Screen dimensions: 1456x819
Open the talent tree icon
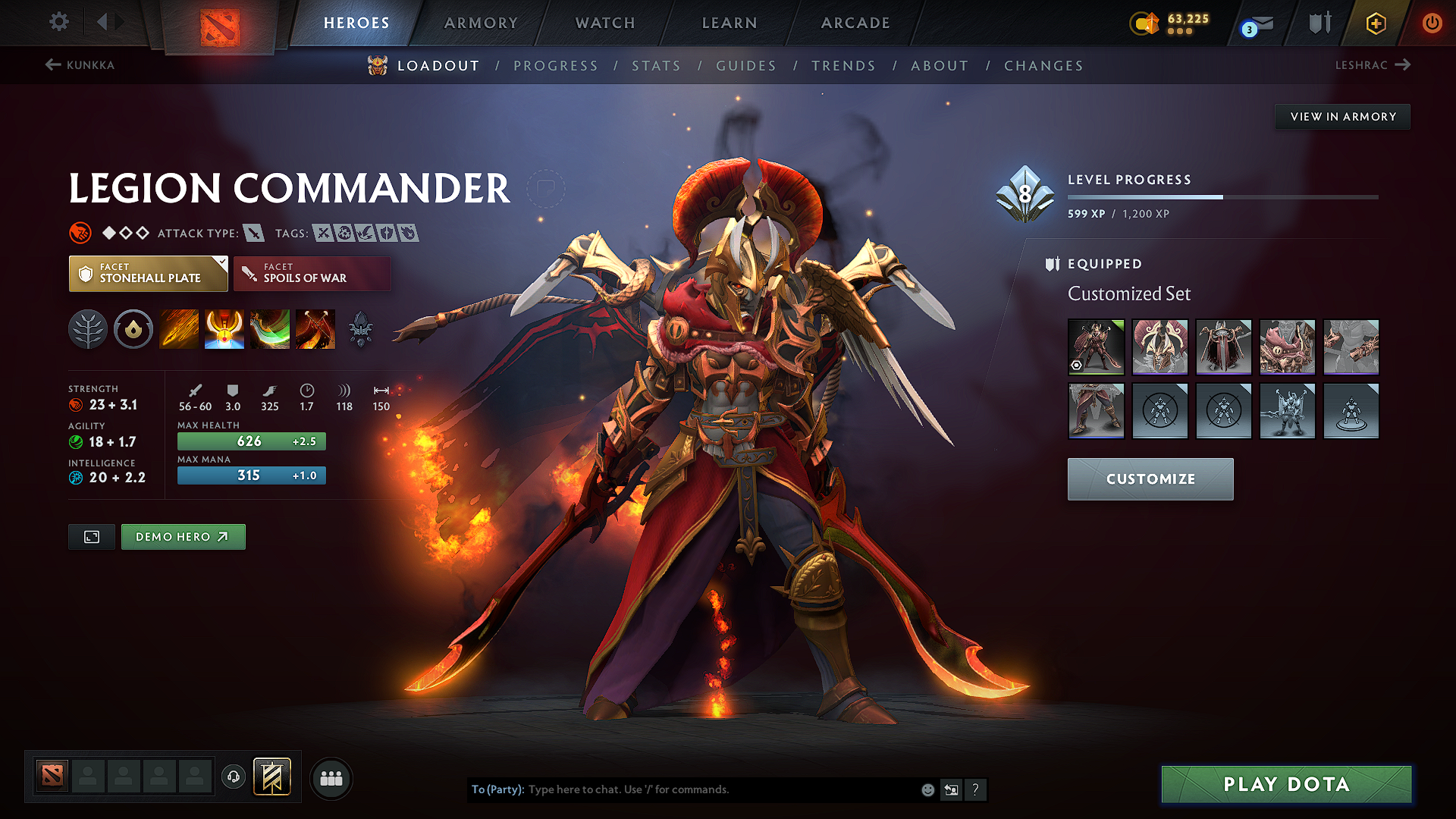(88, 329)
